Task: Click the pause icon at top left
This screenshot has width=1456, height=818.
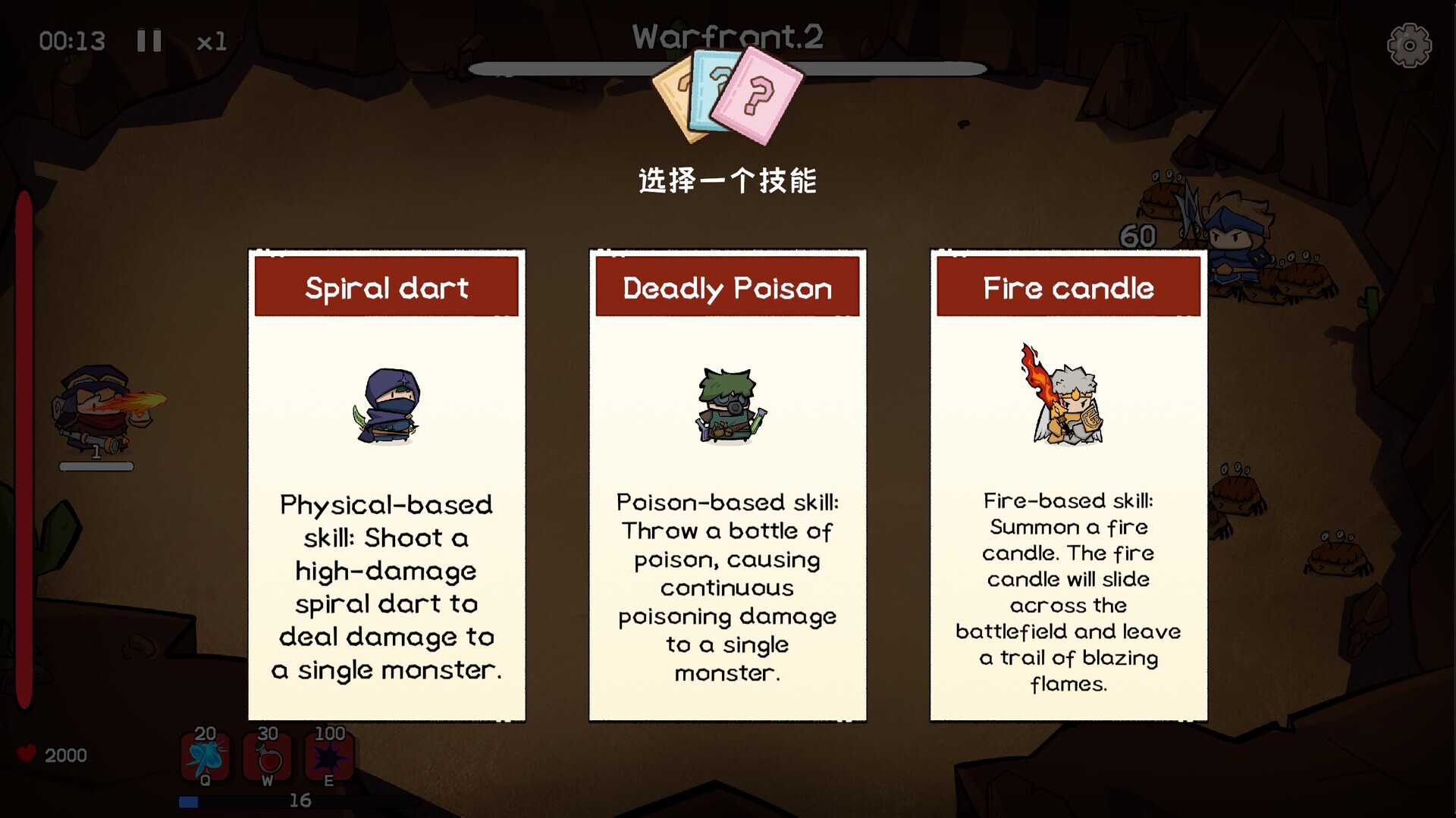Action: [149, 41]
